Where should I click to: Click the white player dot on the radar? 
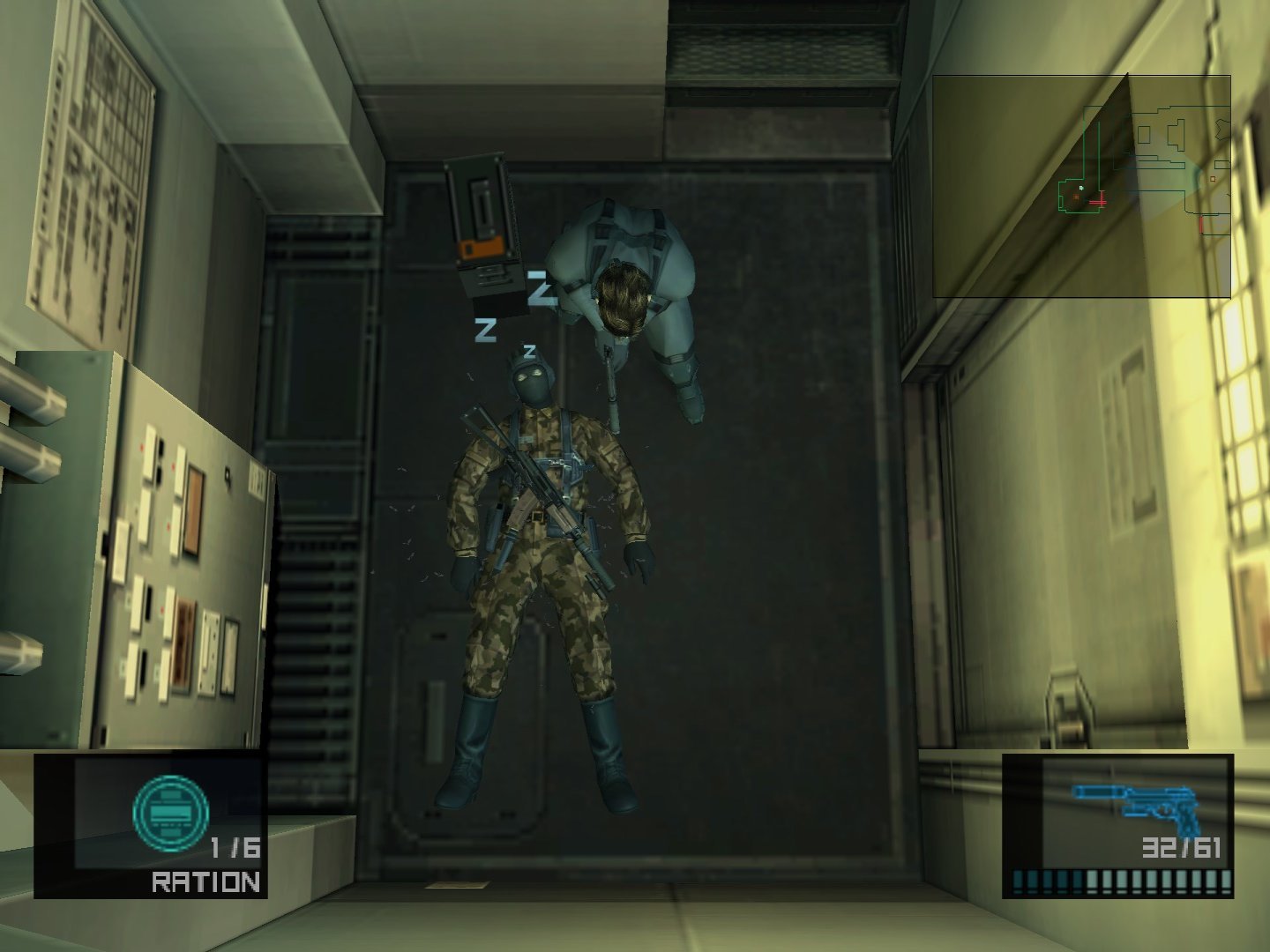pyautogui.click(x=1080, y=188)
